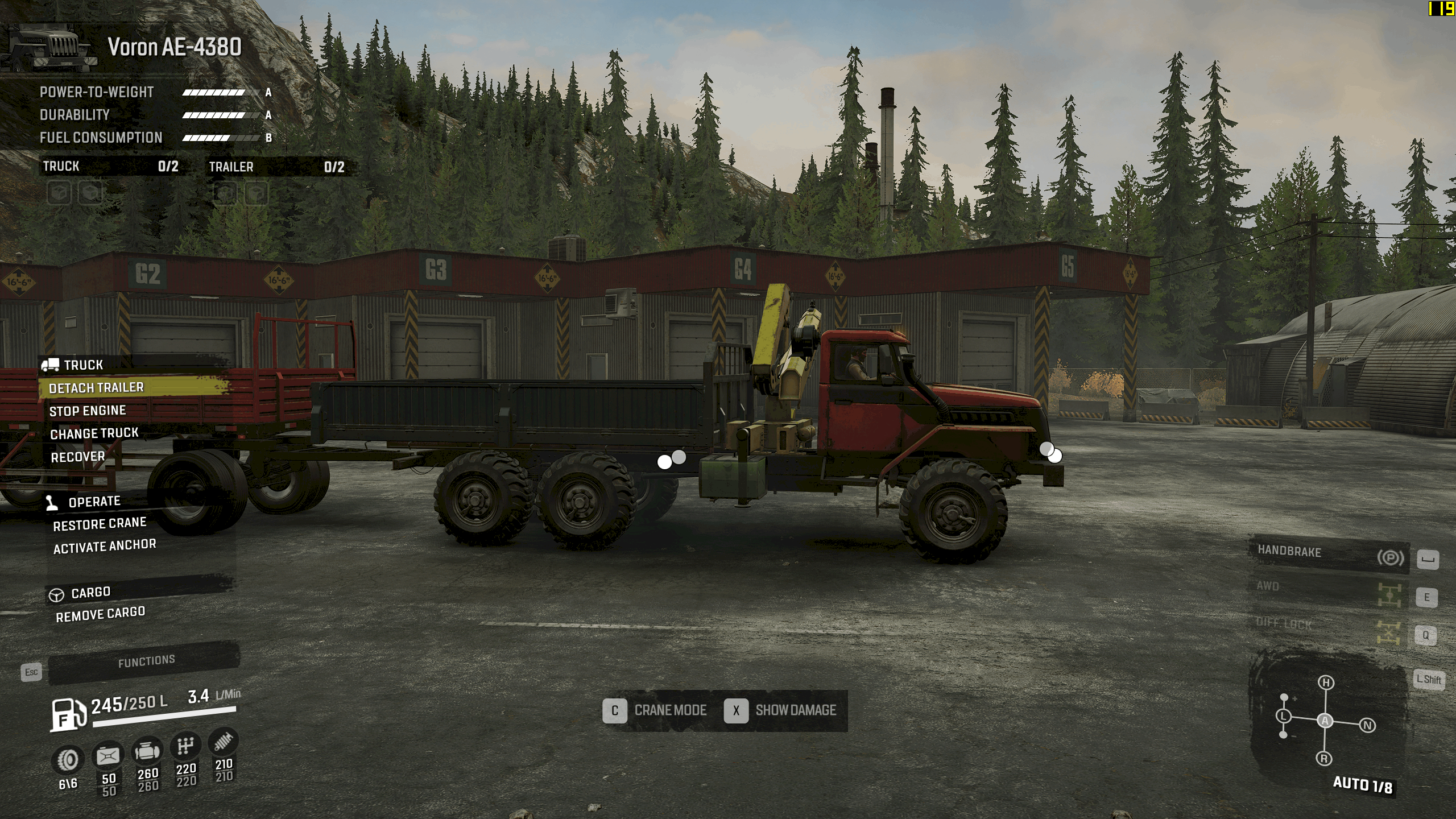This screenshot has height=819, width=1456.
Task: Select Recover in the truck menu
Action: (78, 457)
